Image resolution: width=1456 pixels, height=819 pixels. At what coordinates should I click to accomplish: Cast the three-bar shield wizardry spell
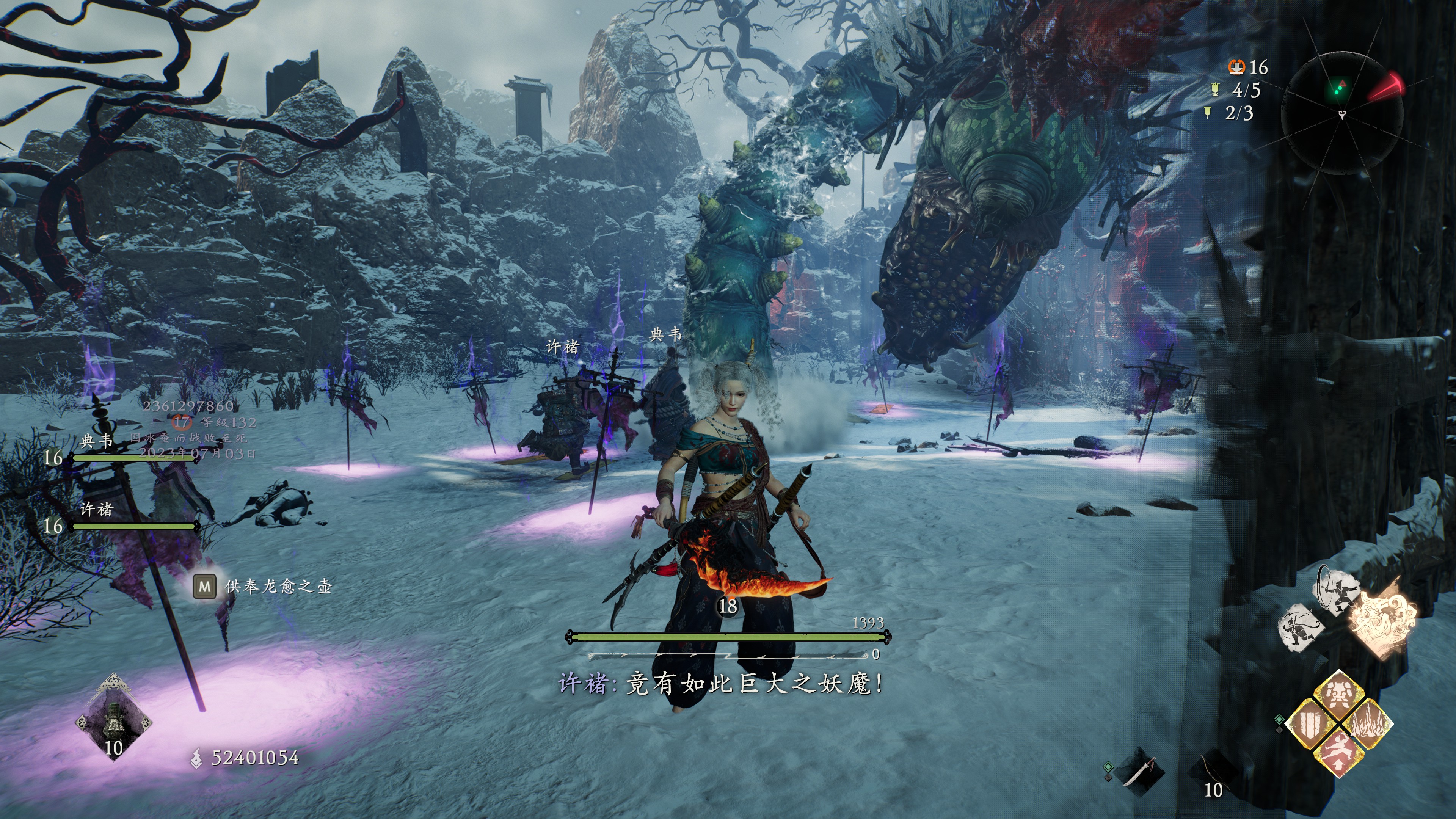tap(1310, 723)
